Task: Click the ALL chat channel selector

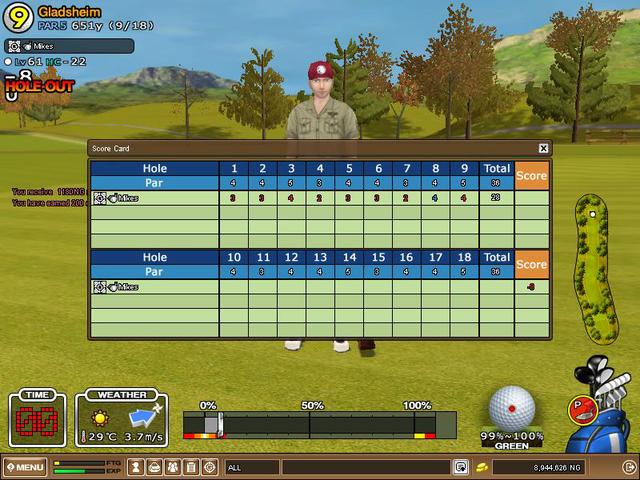Action: [252, 467]
